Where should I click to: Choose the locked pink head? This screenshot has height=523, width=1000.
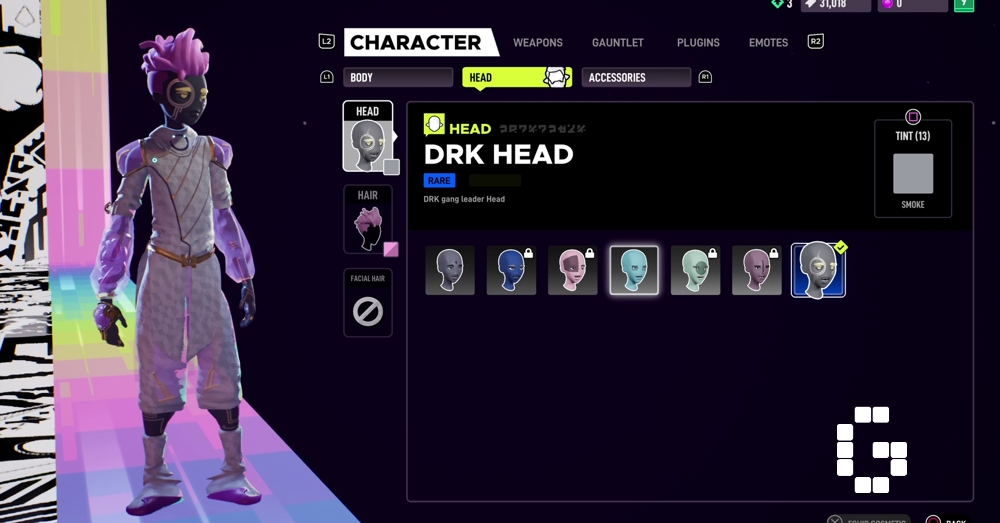(573, 270)
